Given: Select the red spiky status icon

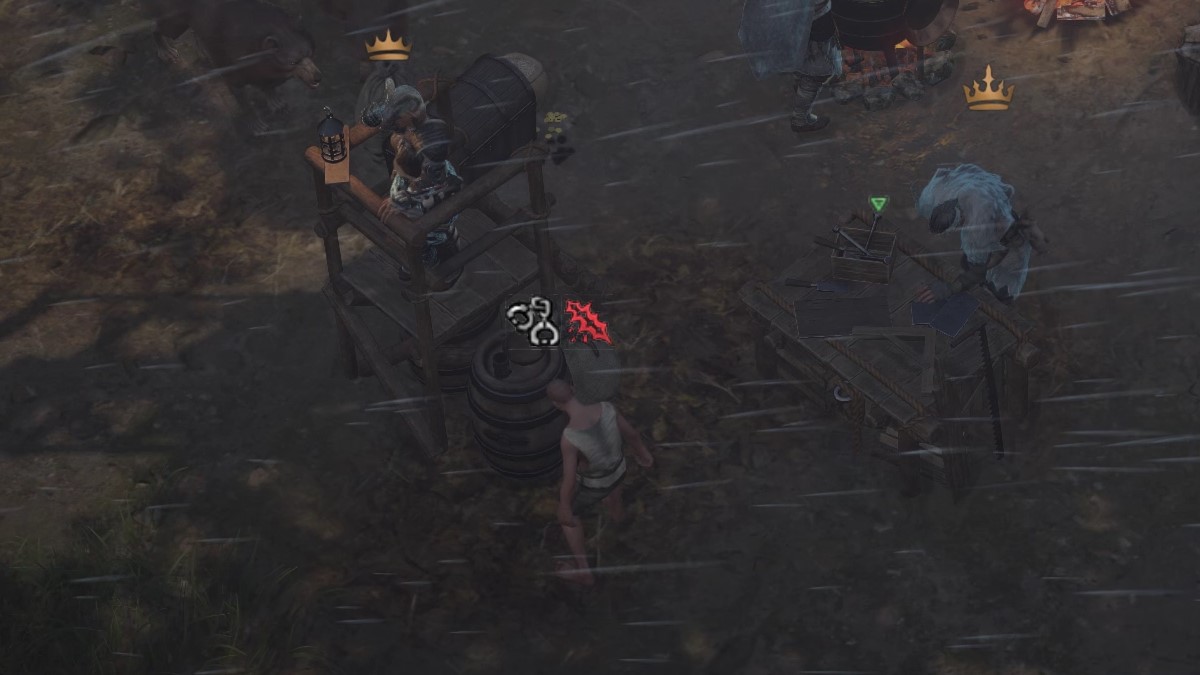Looking at the screenshot, I should point(587,322).
